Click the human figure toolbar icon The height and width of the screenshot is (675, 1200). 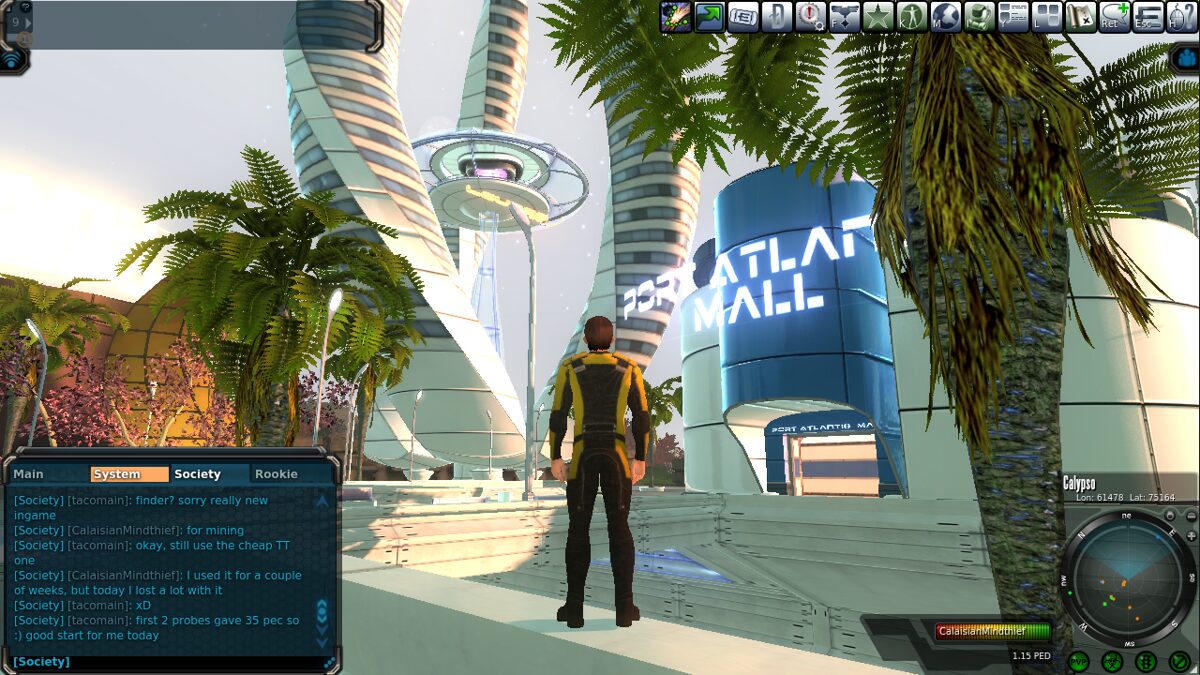tap(912, 17)
